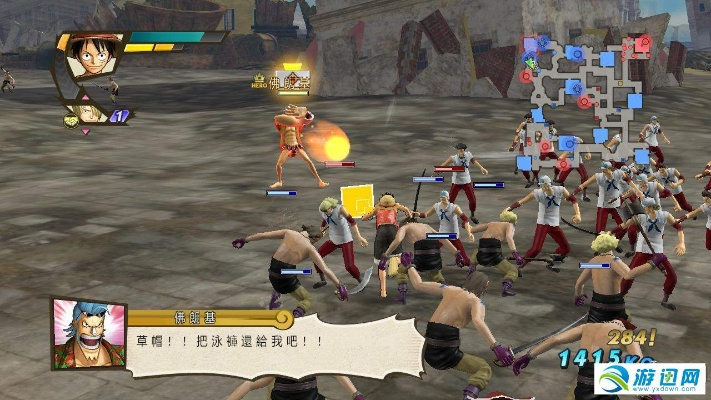711x400 pixels.
Task: Select Franky's portrait in the dialogue box
Action: coord(88,333)
